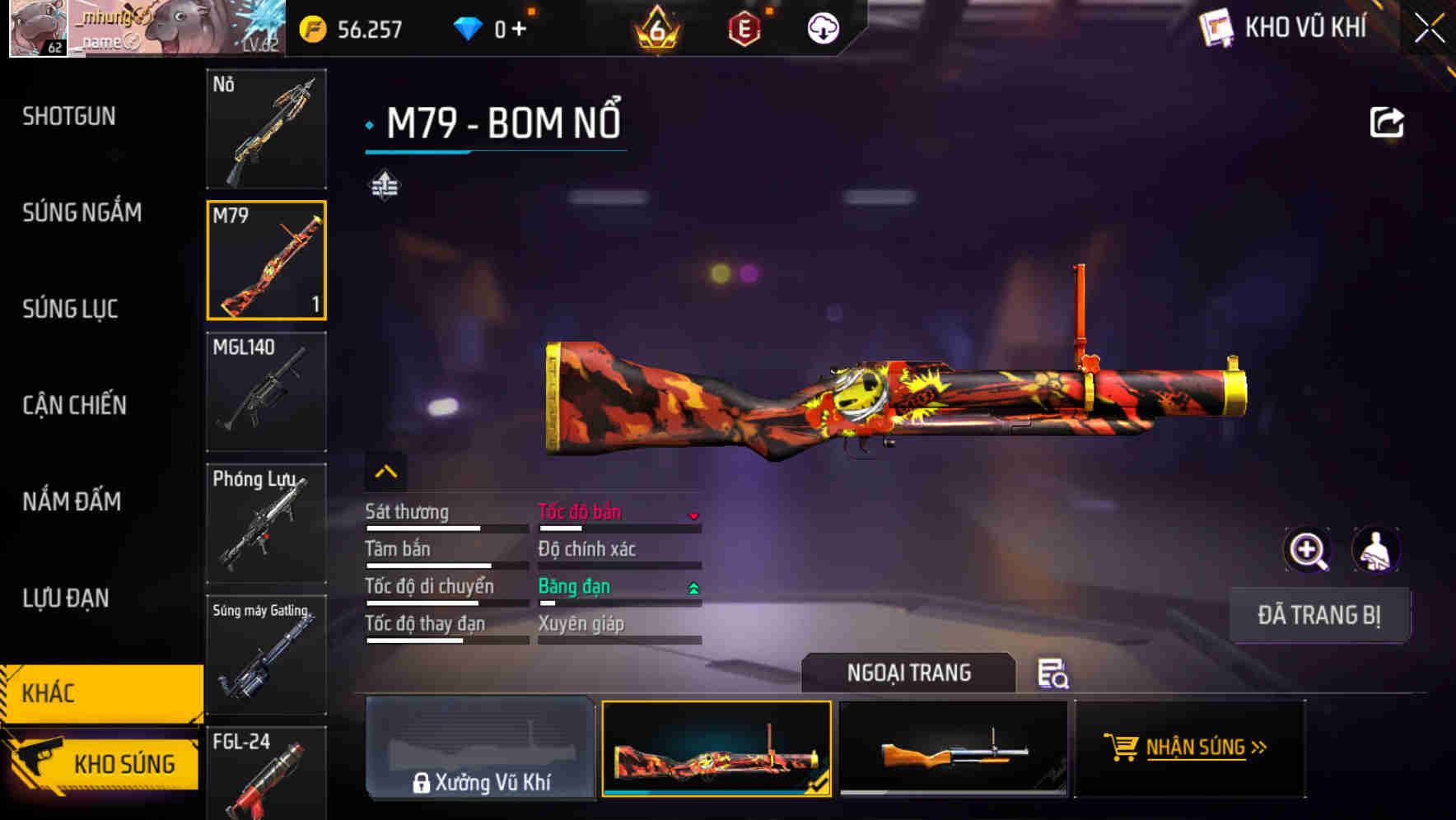Click the share icon next to M79 title
This screenshot has height=820, width=1456.
pyautogui.click(x=1388, y=120)
